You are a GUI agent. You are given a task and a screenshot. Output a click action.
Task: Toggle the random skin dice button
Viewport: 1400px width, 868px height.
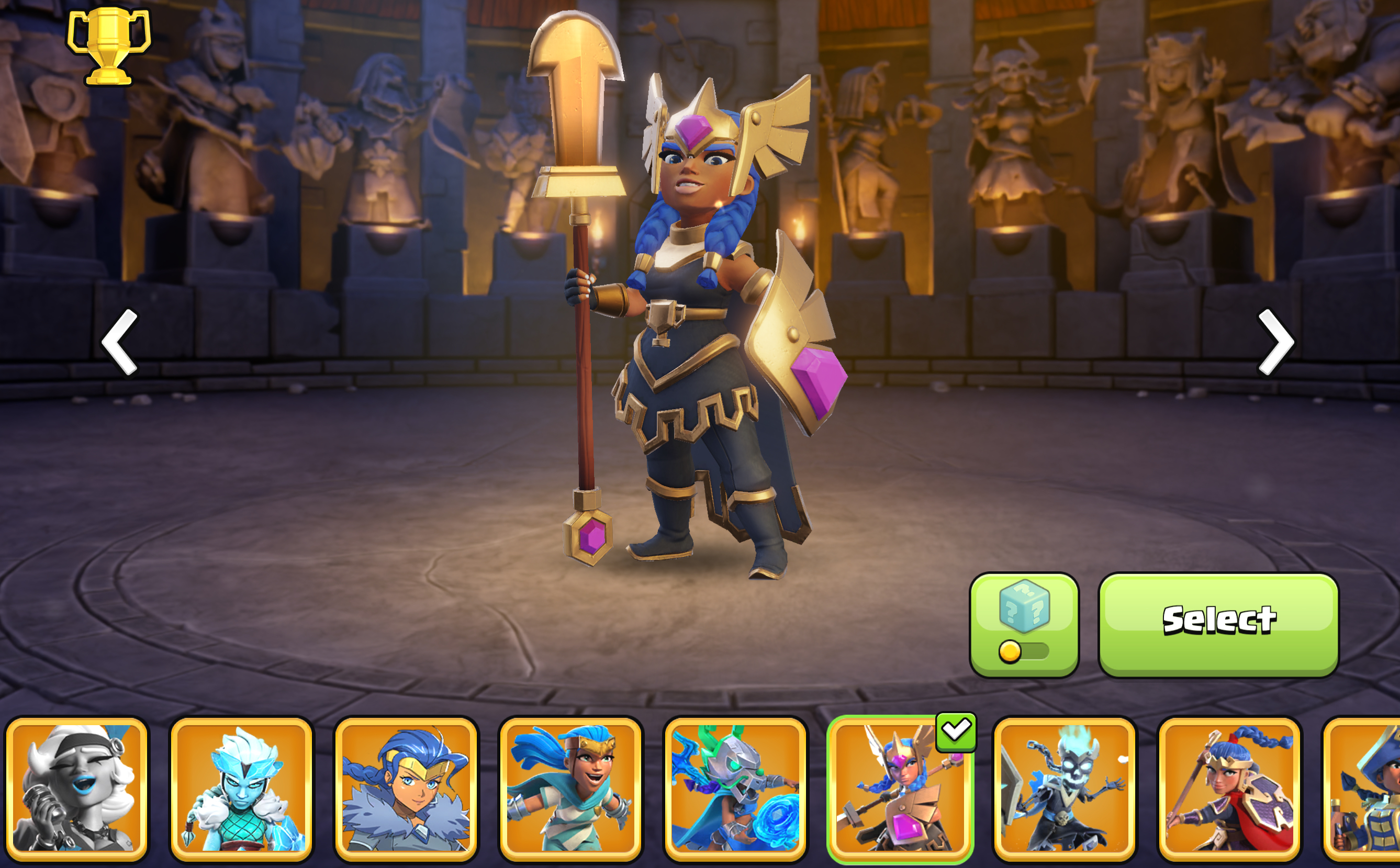1024,625
